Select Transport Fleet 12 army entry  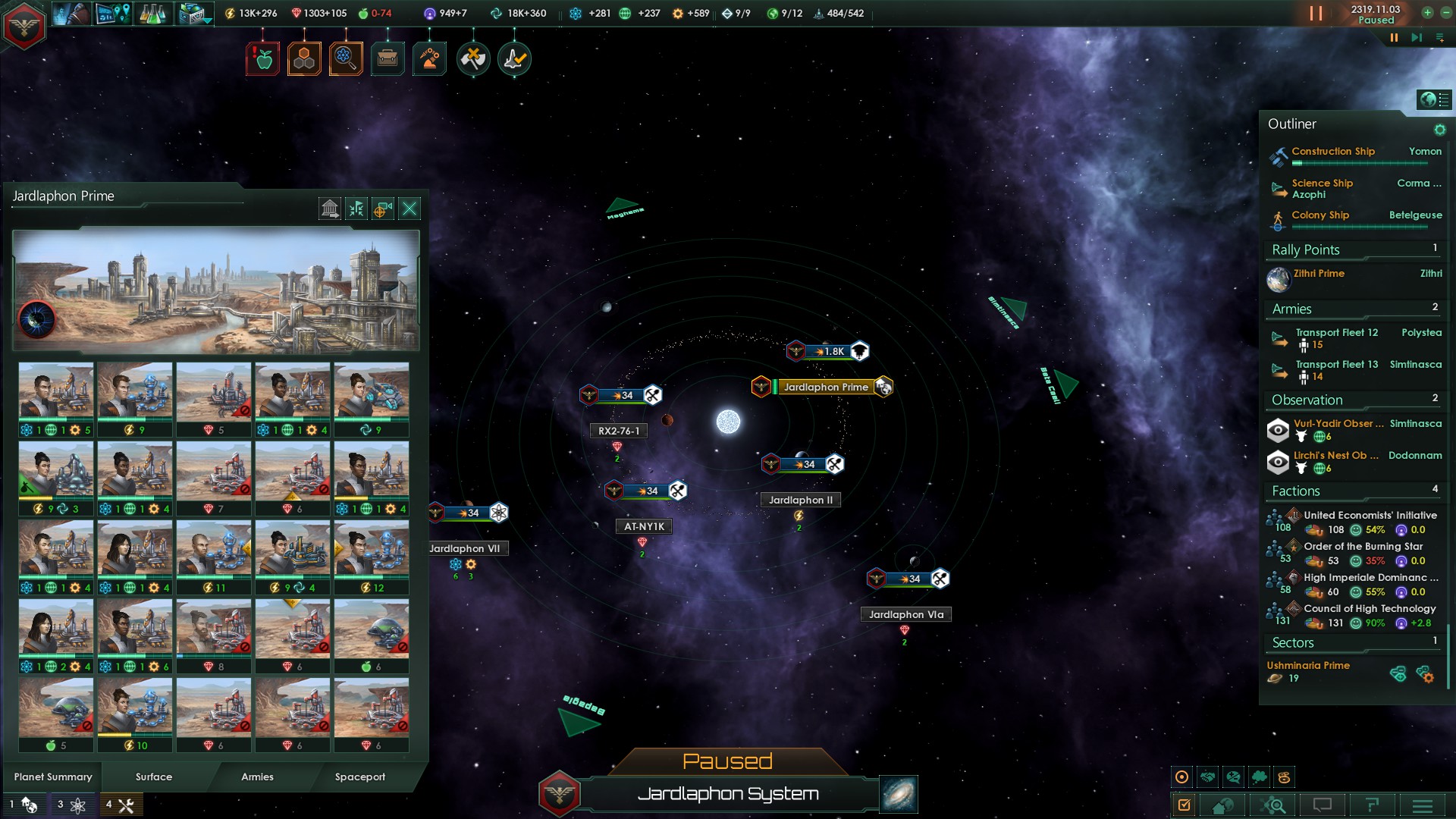1336,333
